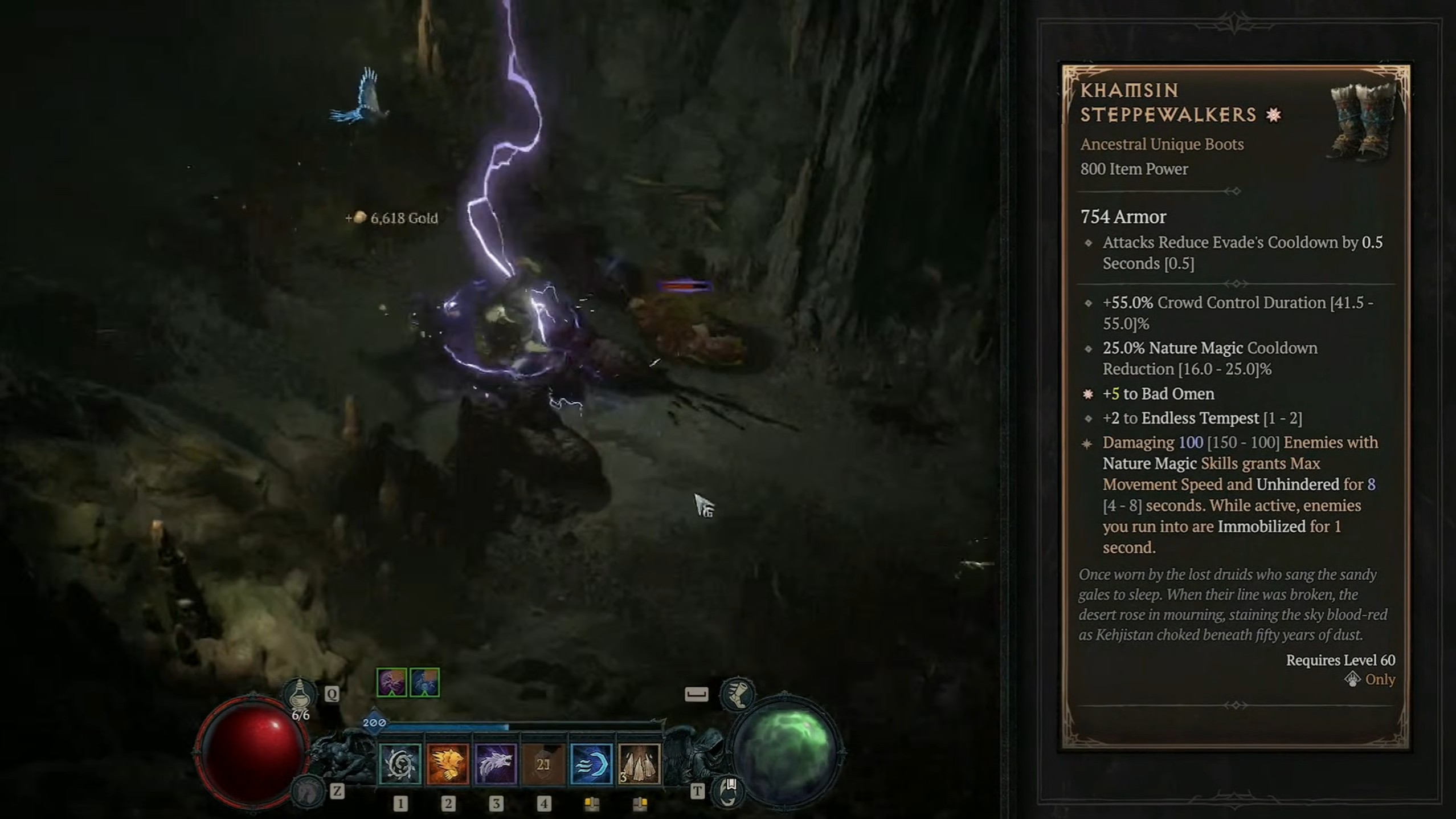The image size is (1456, 819).
Task: Open the town portal bookmark icon
Action: 729,791
